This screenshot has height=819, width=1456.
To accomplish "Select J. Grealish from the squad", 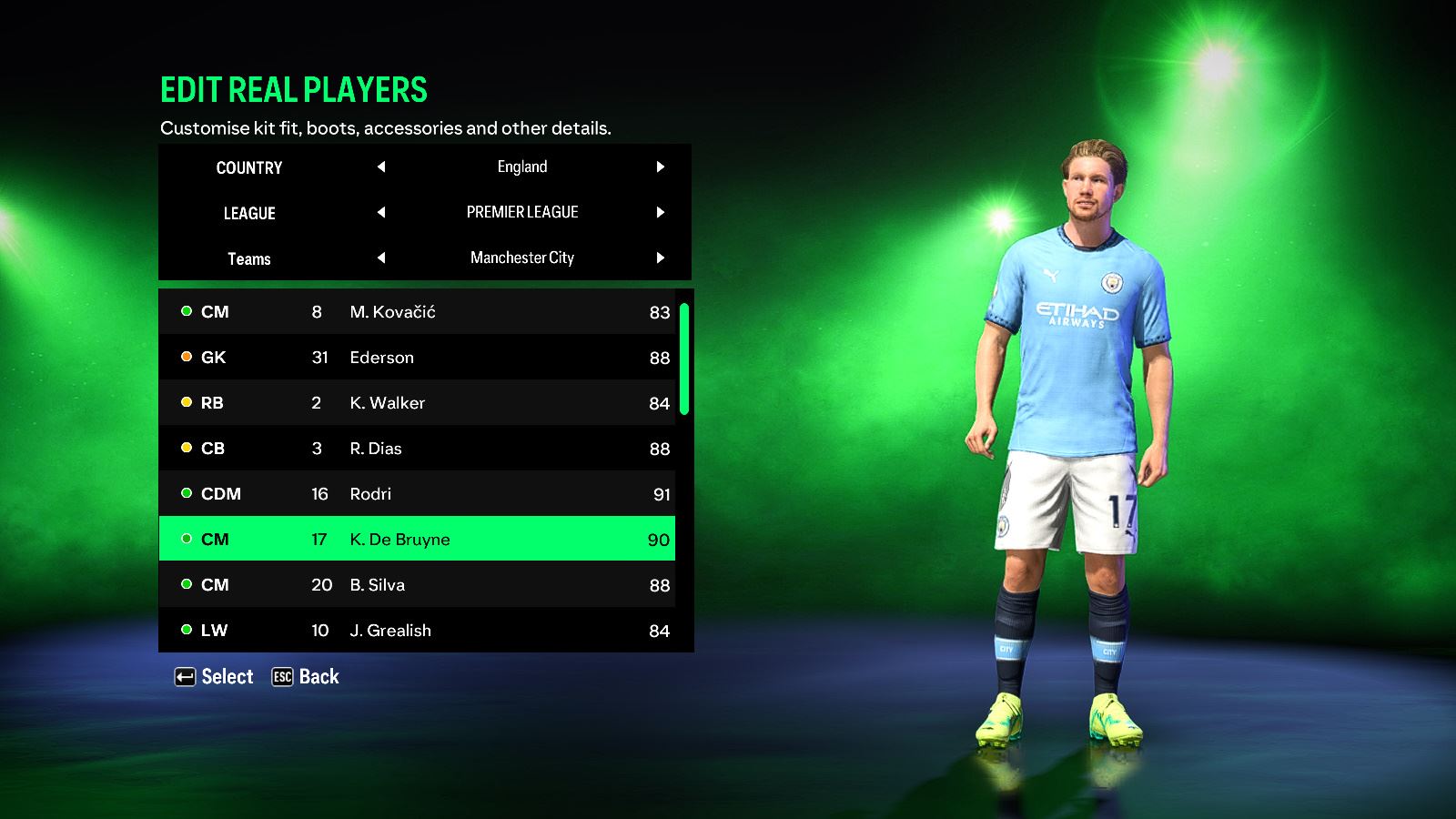I will click(x=417, y=631).
